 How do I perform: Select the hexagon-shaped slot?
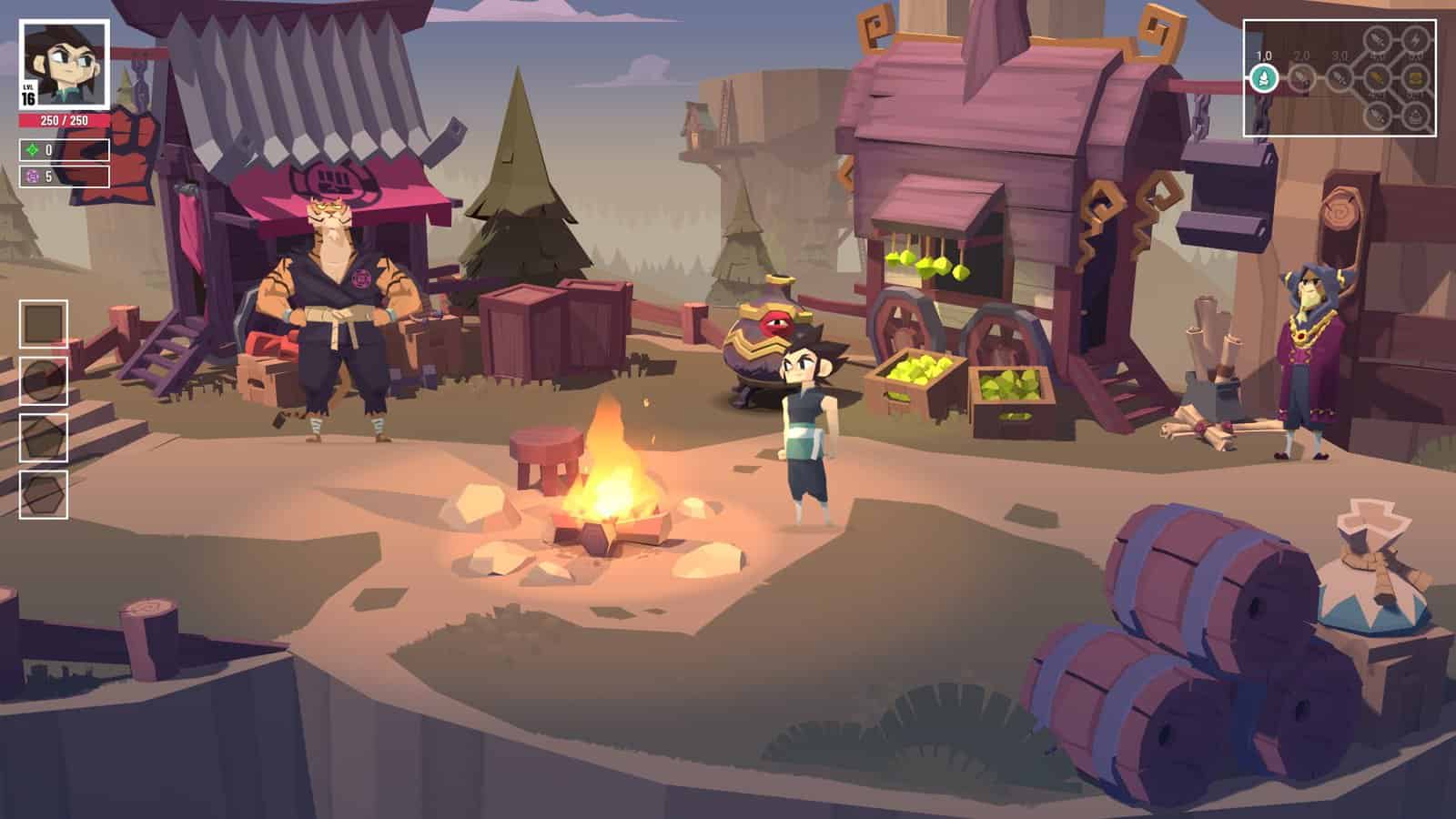(44, 495)
